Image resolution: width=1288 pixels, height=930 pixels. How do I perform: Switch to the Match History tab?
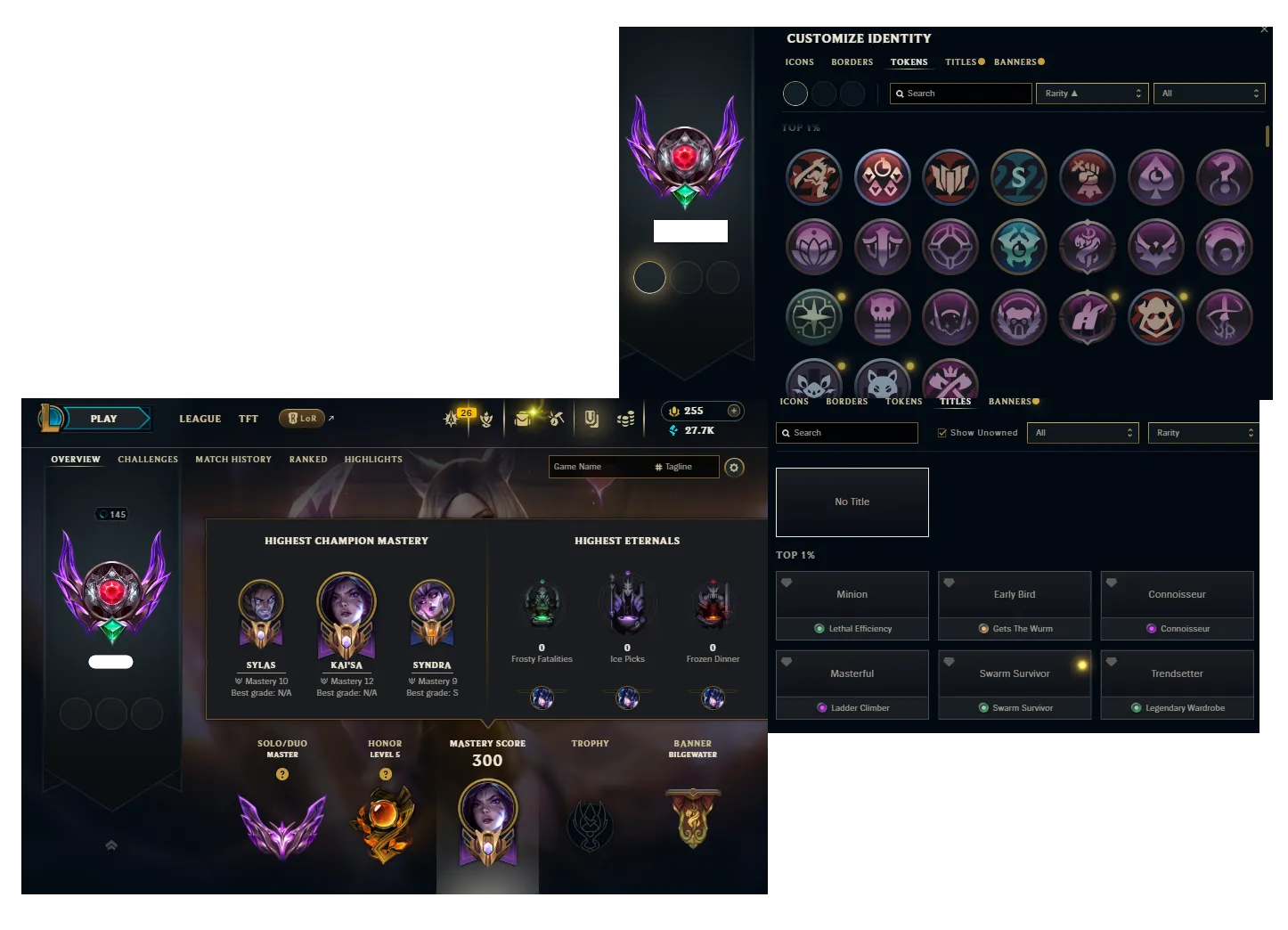point(233,459)
